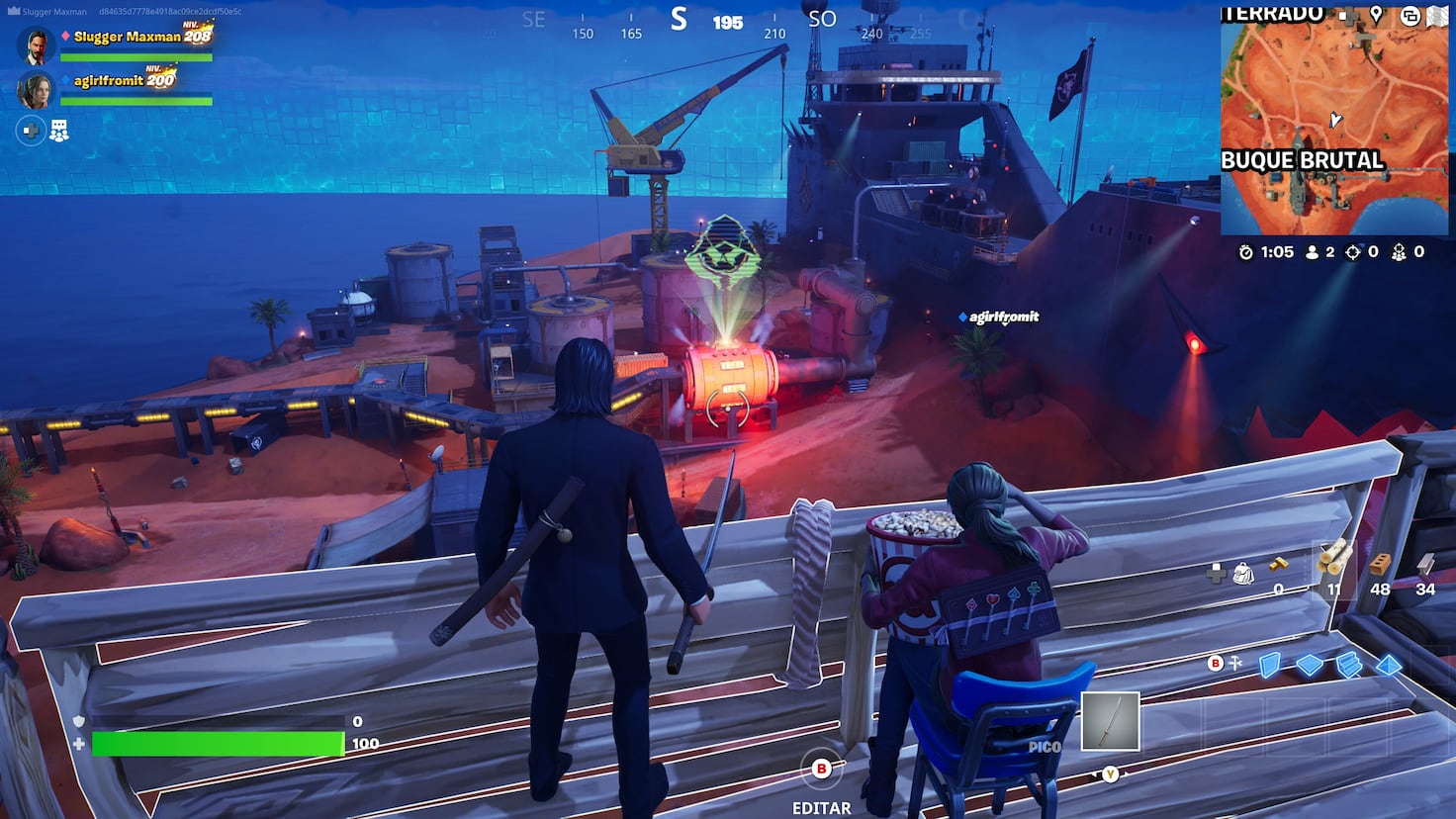The height and width of the screenshot is (819, 1456).
Task: Select the wall building piece
Action: (x=1270, y=665)
